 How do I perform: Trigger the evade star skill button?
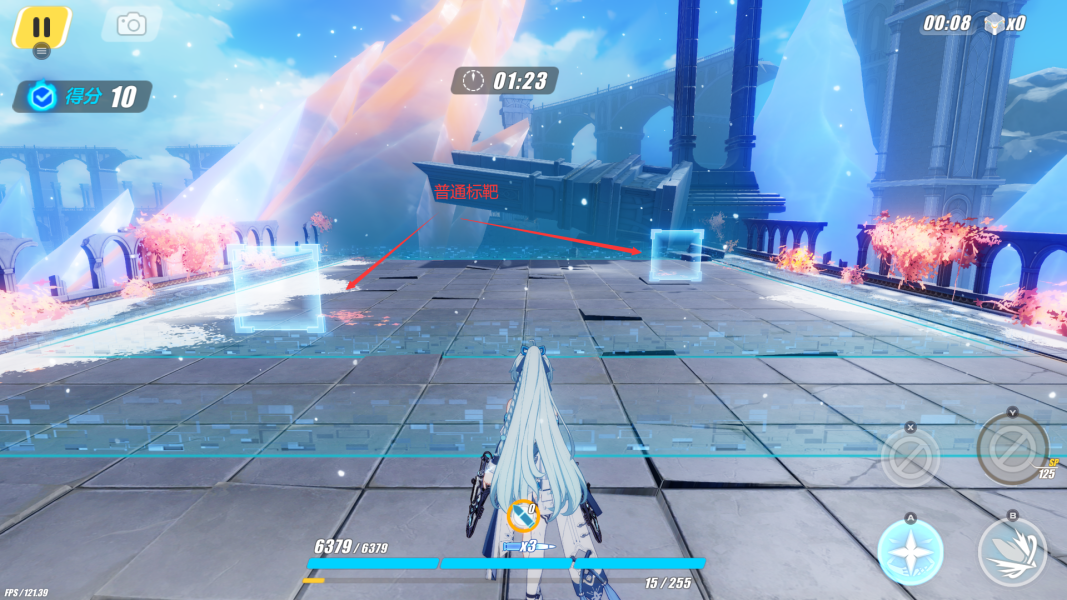[910, 552]
